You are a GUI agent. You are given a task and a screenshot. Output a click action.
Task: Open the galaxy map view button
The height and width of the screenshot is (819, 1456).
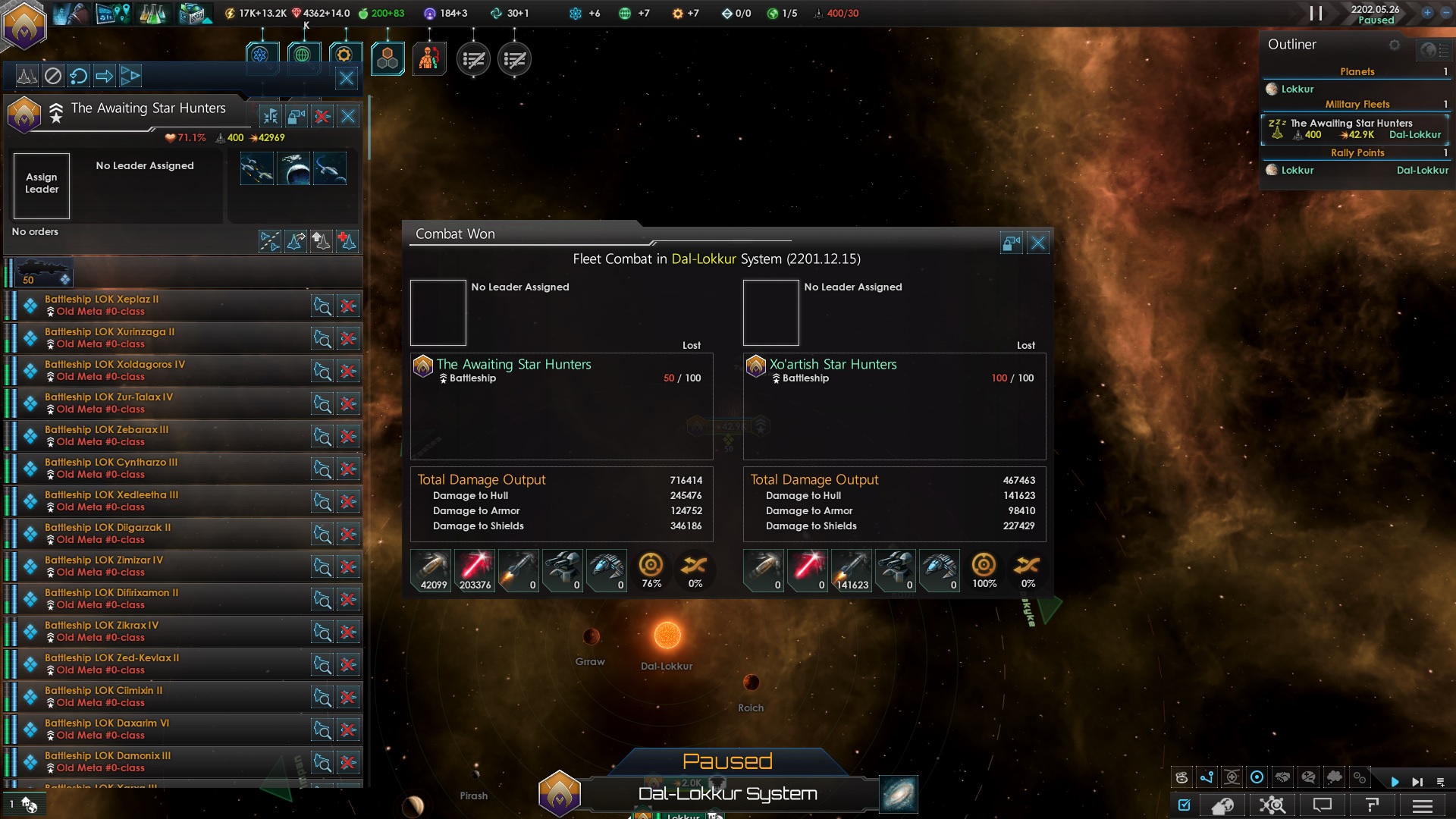[899, 794]
